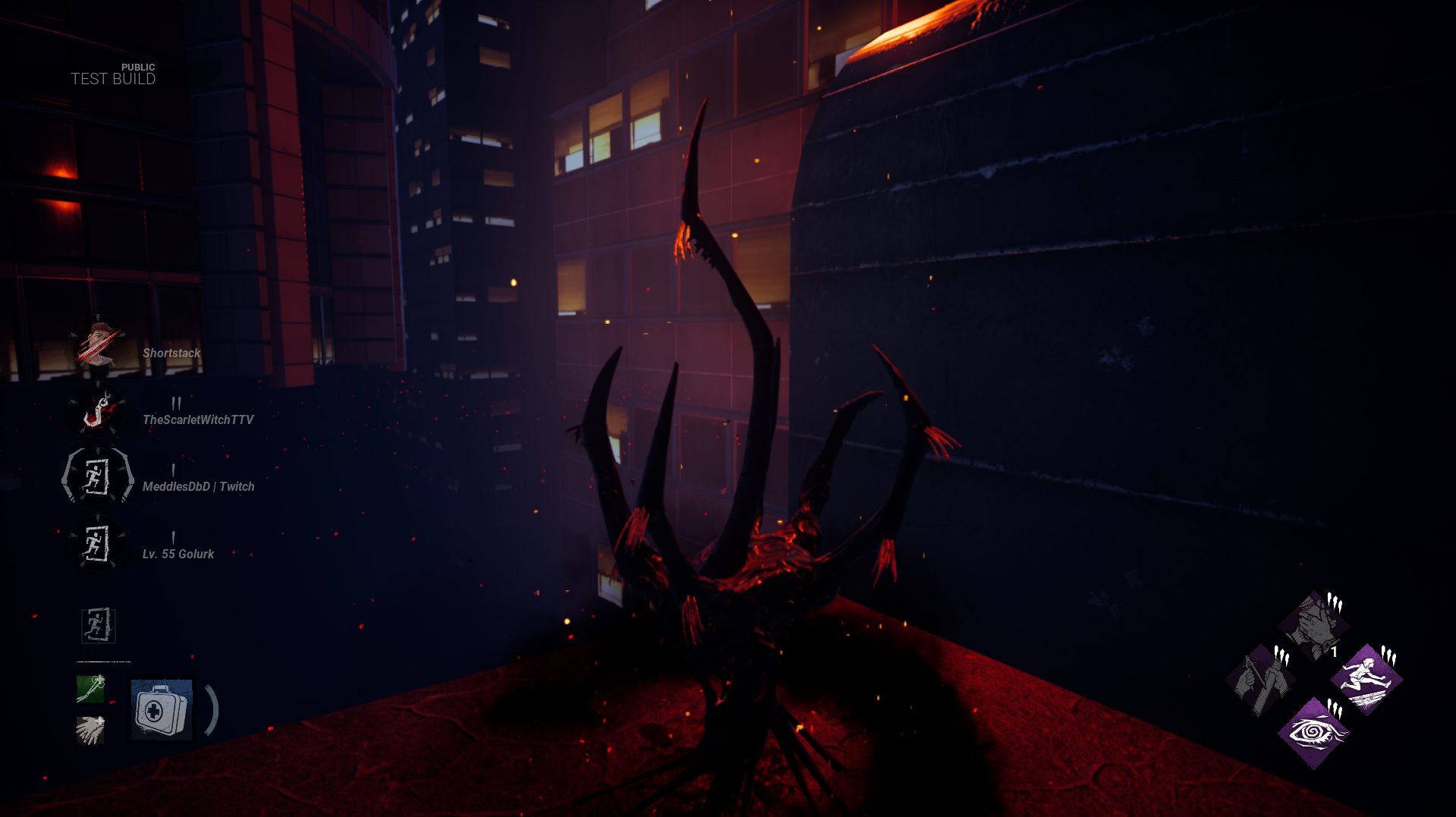This screenshot has height=817, width=1456.
Task: Click the vaulting runner perk icon
Action: [x=1366, y=680]
